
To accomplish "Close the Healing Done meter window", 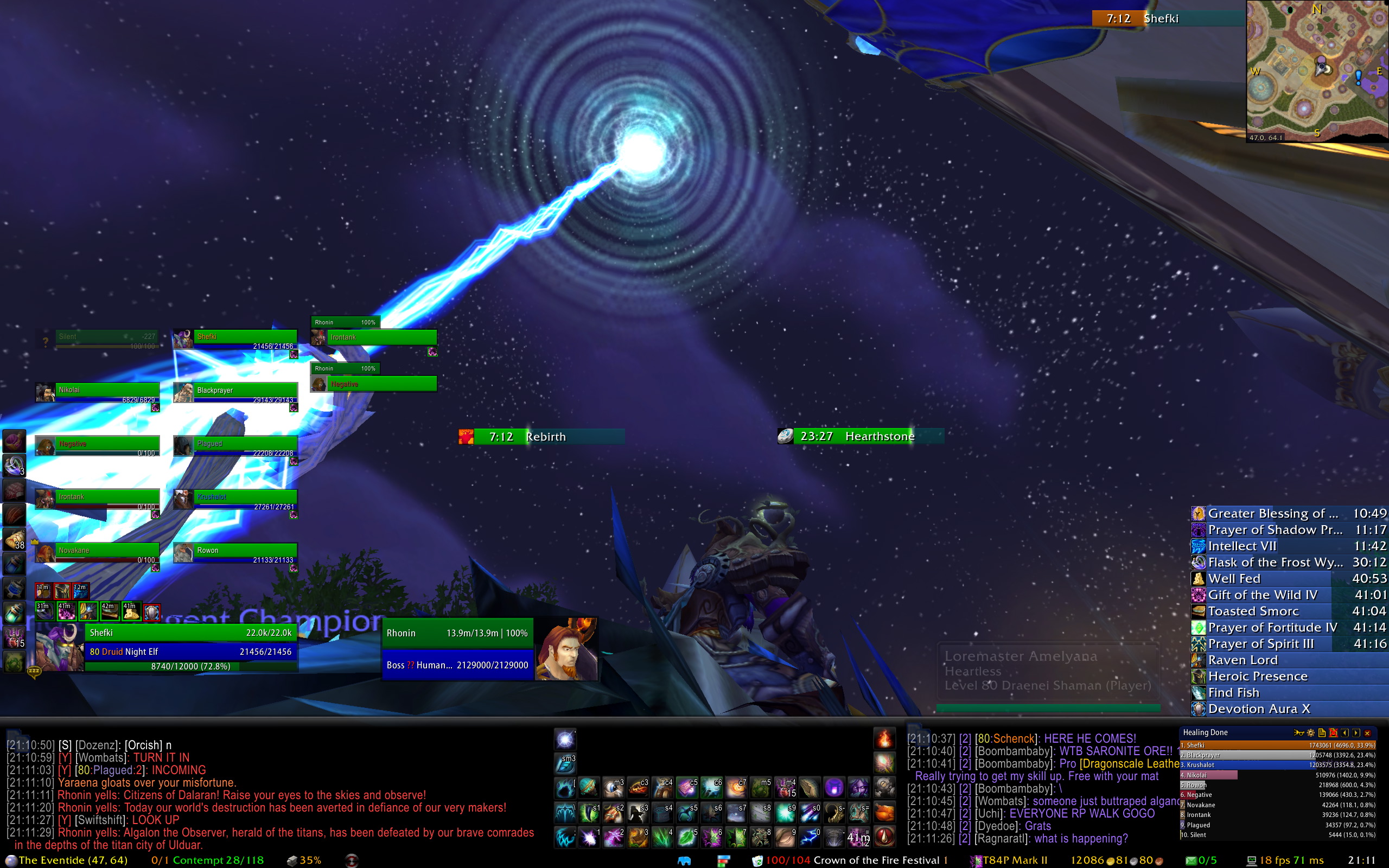I will (x=1368, y=733).
